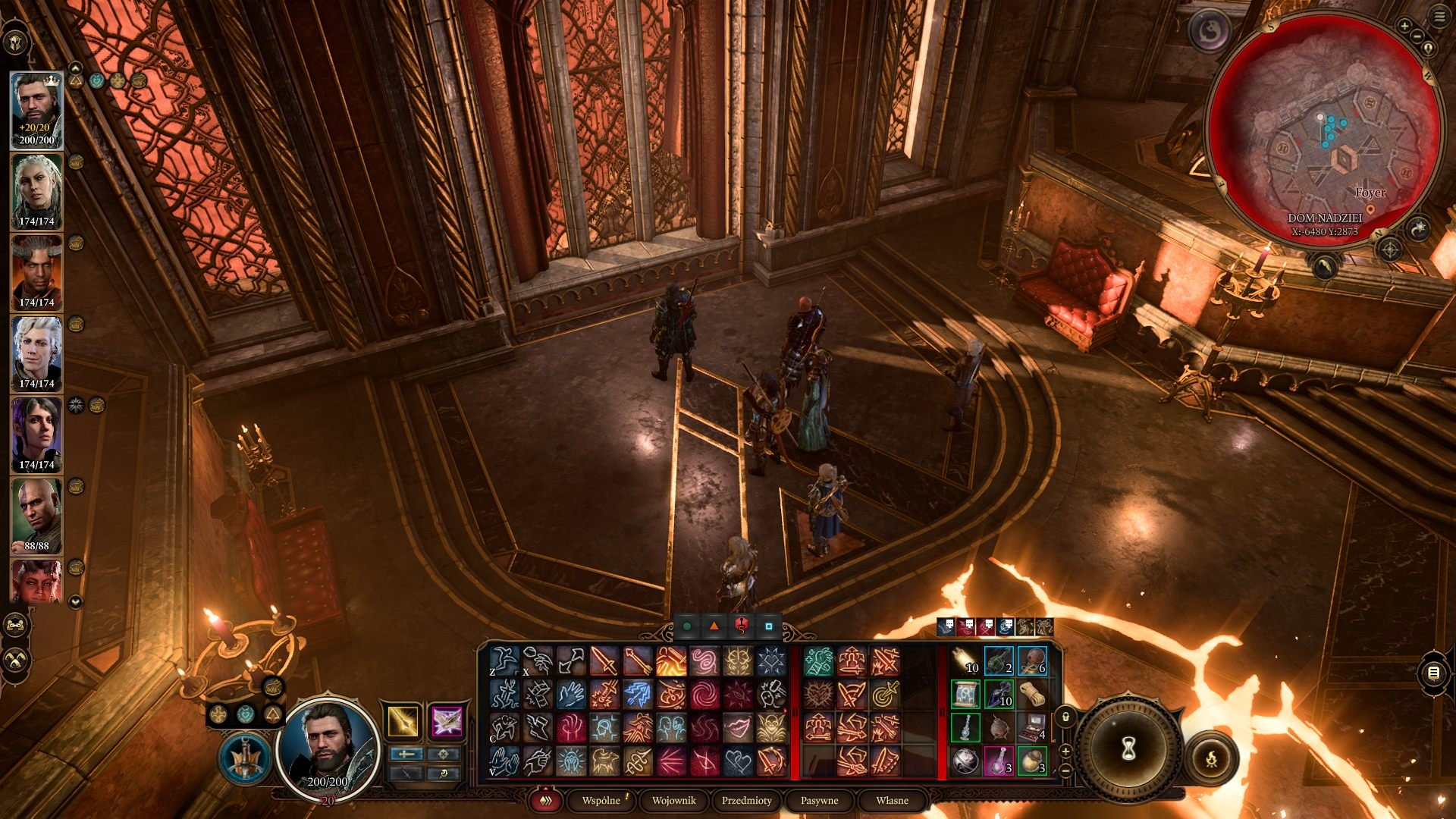This screenshot has width=1456, height=819.
Task: Show the Pasywne hotbar tab
Action: (819, 800)
